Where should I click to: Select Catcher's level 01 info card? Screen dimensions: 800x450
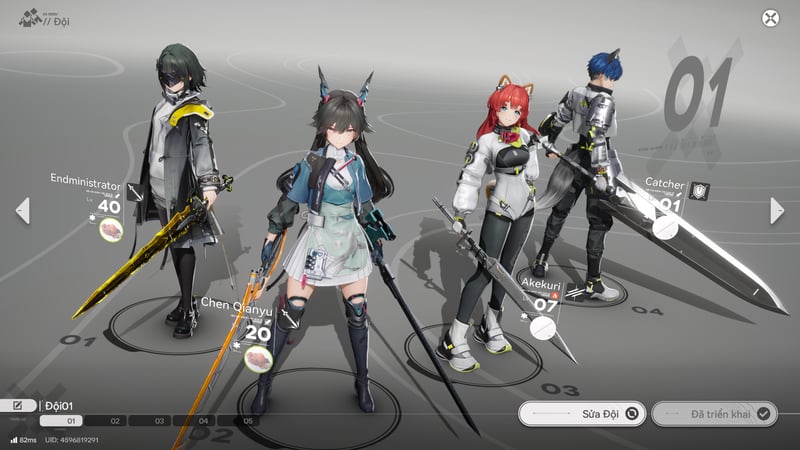click(x=672, y=205)
